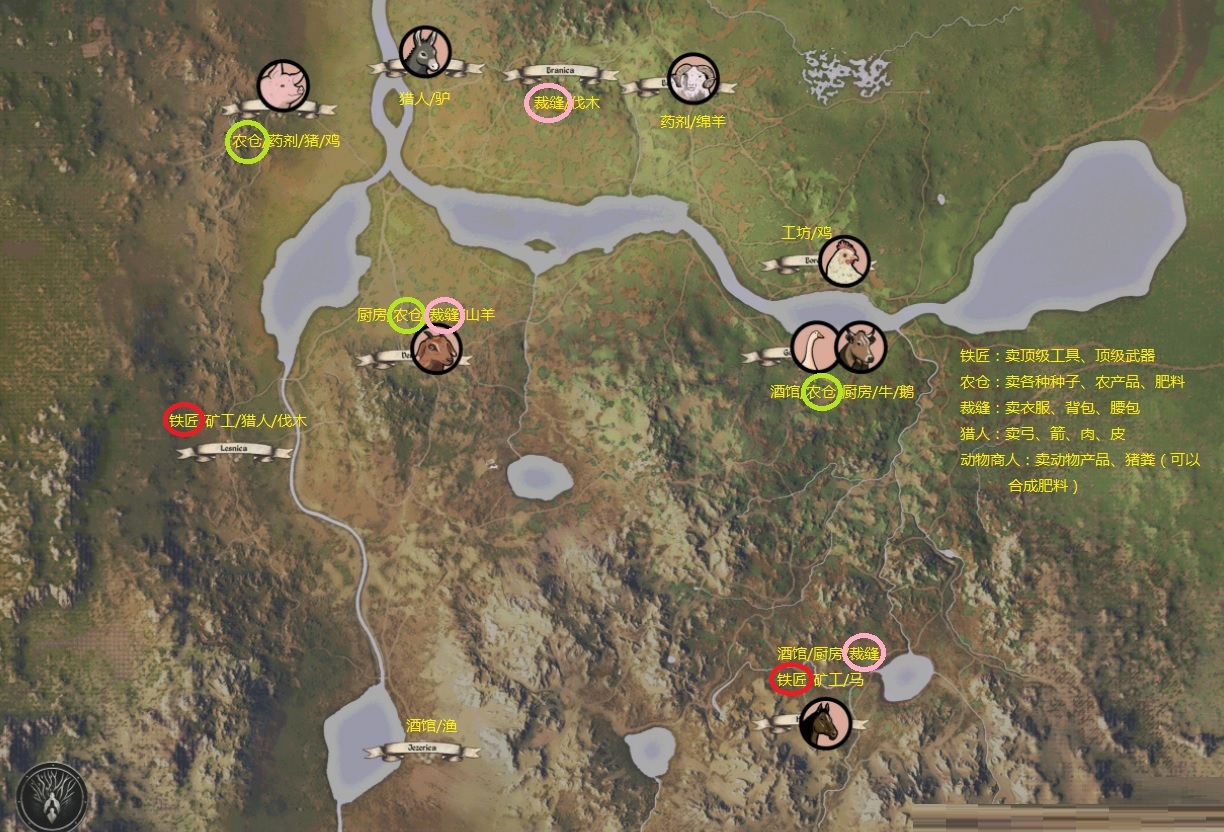Screen dimensions: 1224x832
Task: Choose the ram marker on the map
Action: (x=693, y=79)
